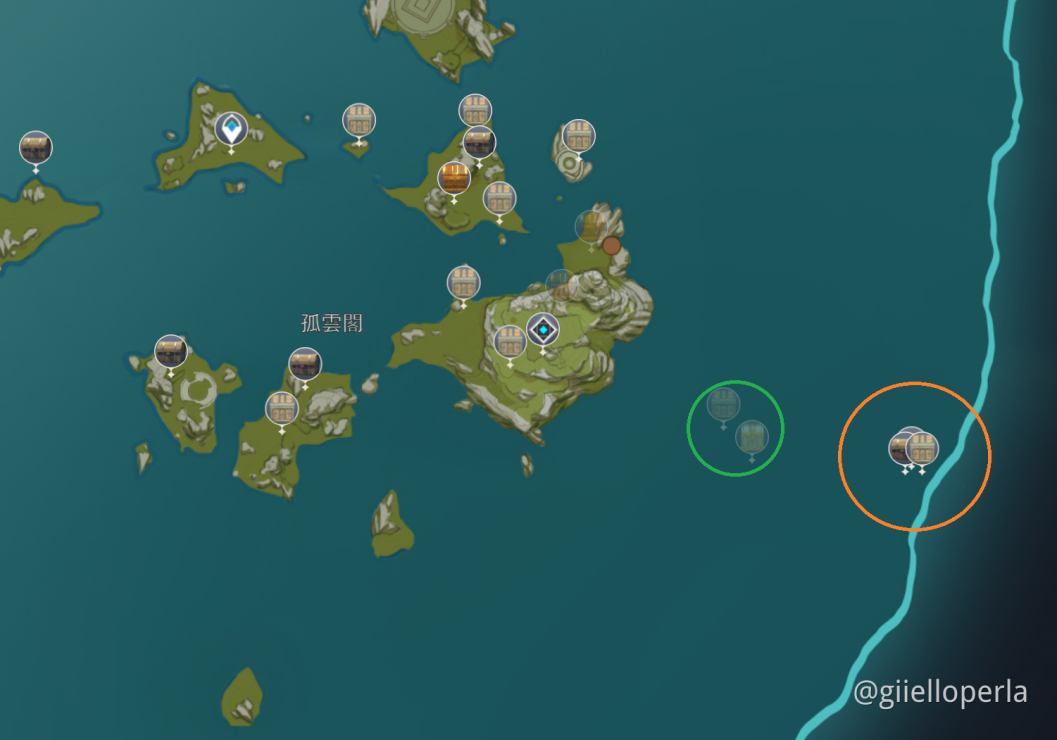Image resolution: width=1057 pixels, height=740 pixels.
Task: Click the upper faded marker inside the green circle
Action: pyautogui.click(x=723, y=404)
